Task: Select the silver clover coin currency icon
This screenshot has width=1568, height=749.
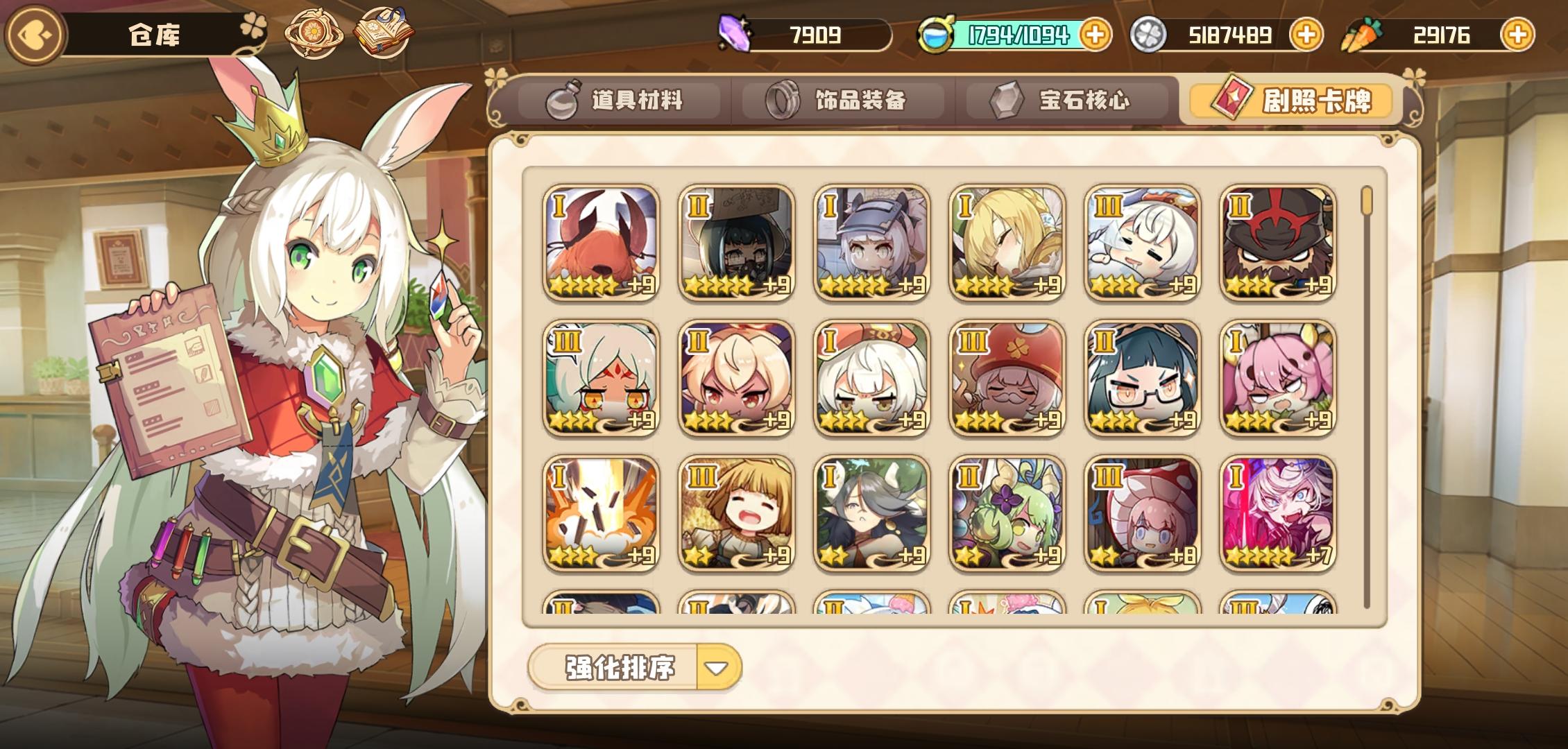Action: click(1152, 35)
